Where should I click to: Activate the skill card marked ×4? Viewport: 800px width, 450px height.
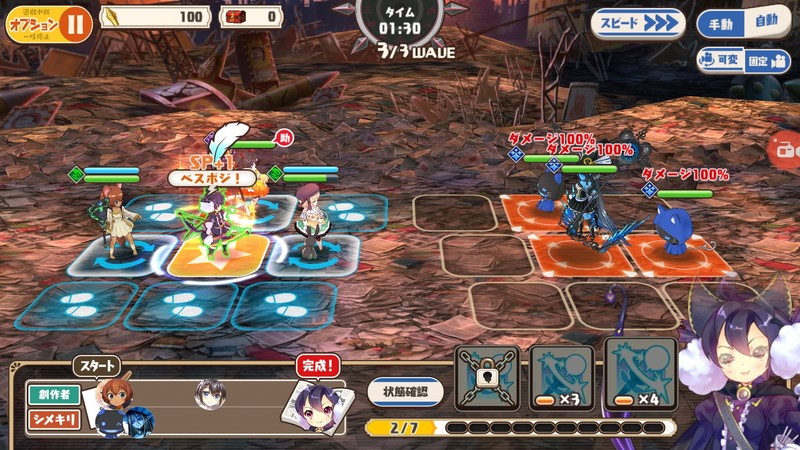(638, 375)
